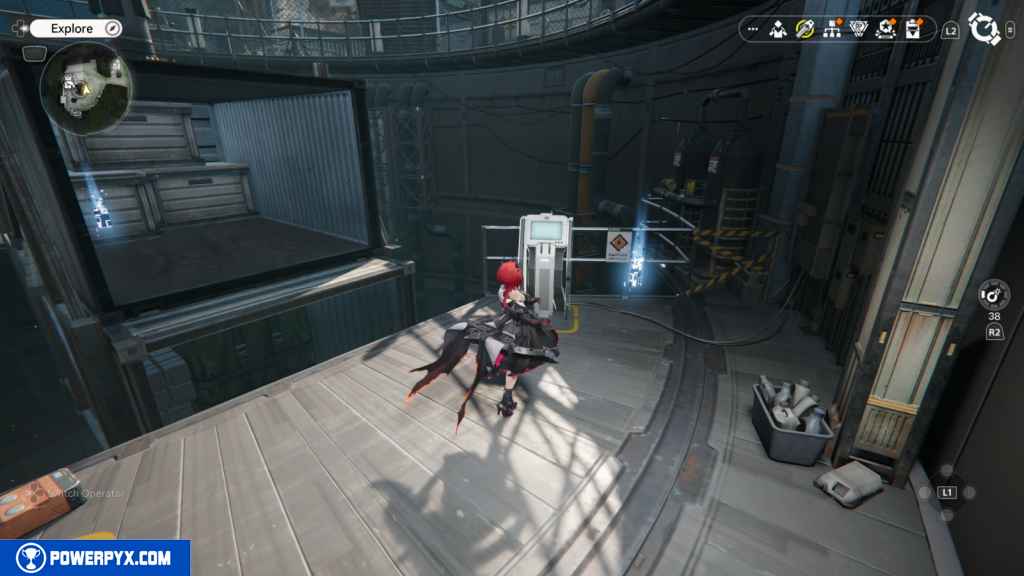
Task: Click the PowerPyx.com watermark logo
Action: pos(95,558)
